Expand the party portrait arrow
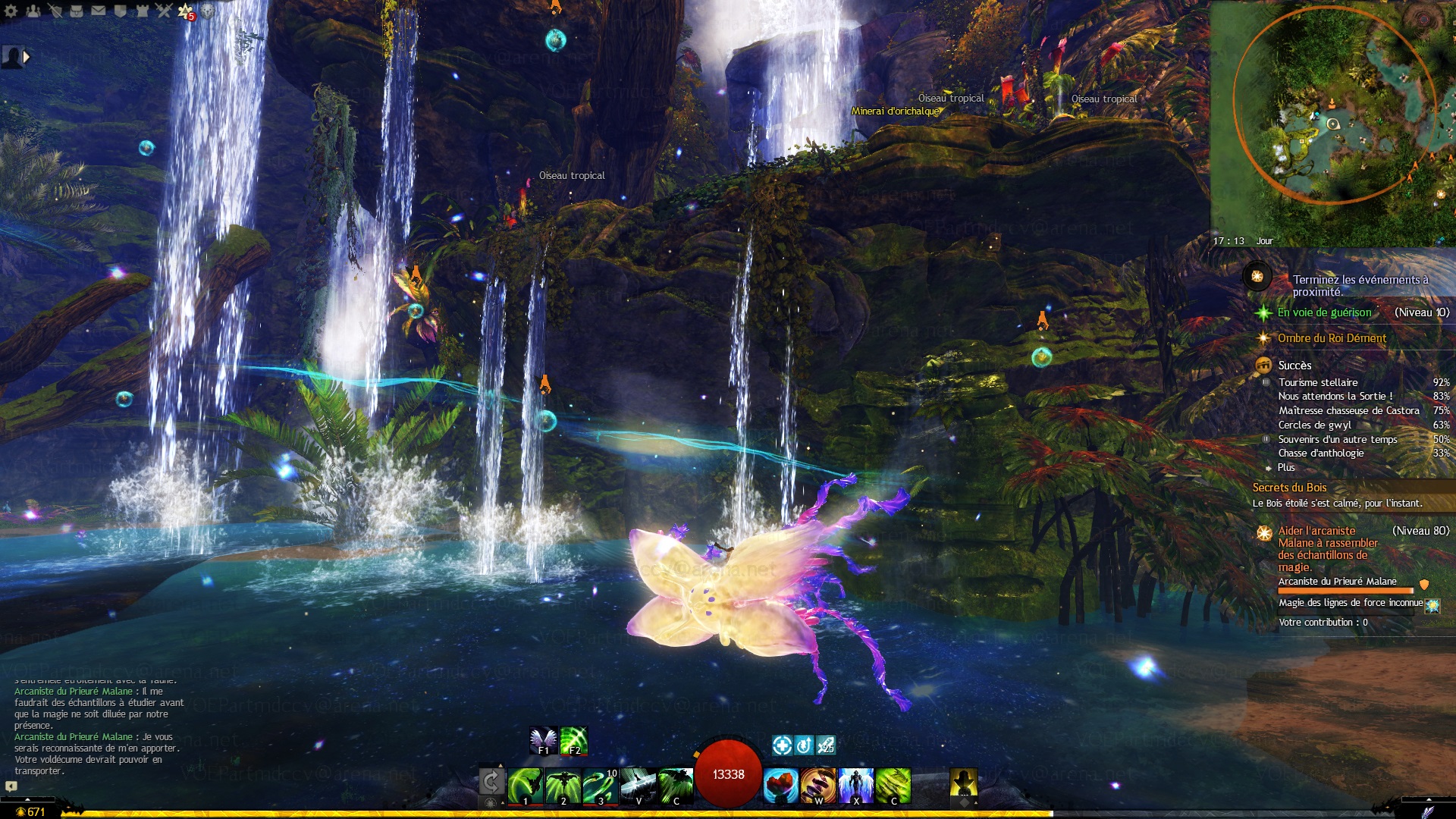Image resolution: width=1456 pixels, height=819 pixels. point(27,56)
